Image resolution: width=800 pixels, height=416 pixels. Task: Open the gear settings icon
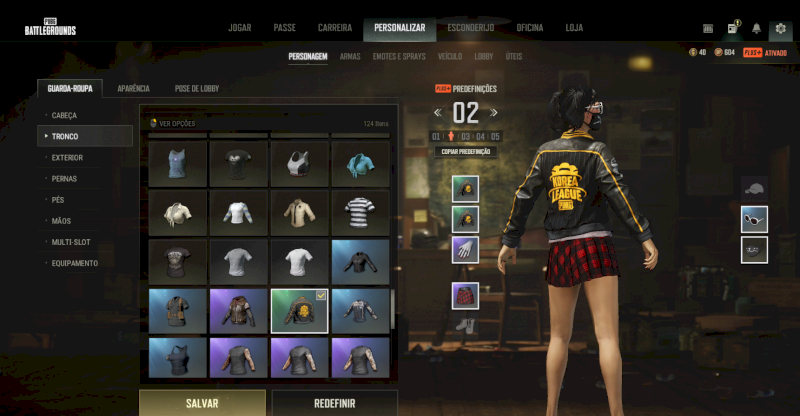click(x=780, y=29)
